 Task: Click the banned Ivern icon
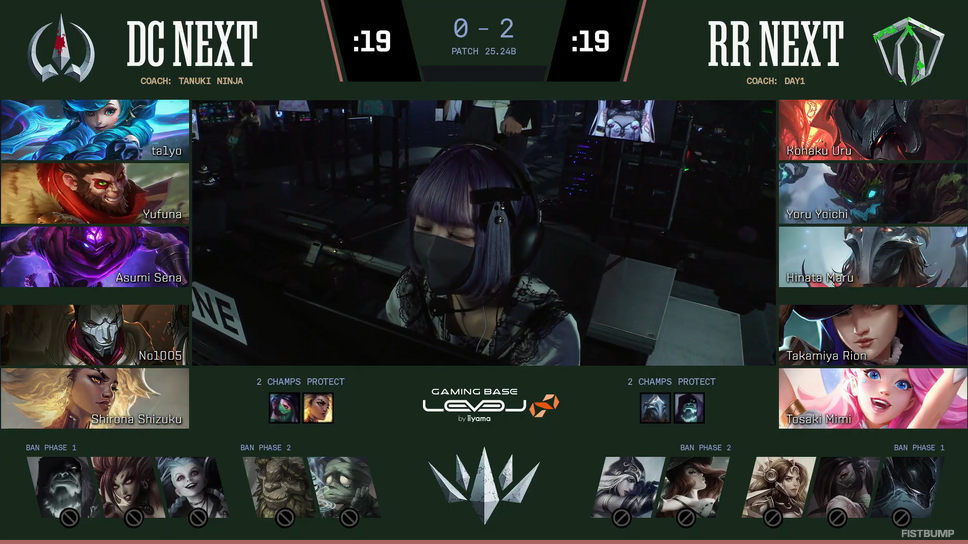[x=273, y=487]
